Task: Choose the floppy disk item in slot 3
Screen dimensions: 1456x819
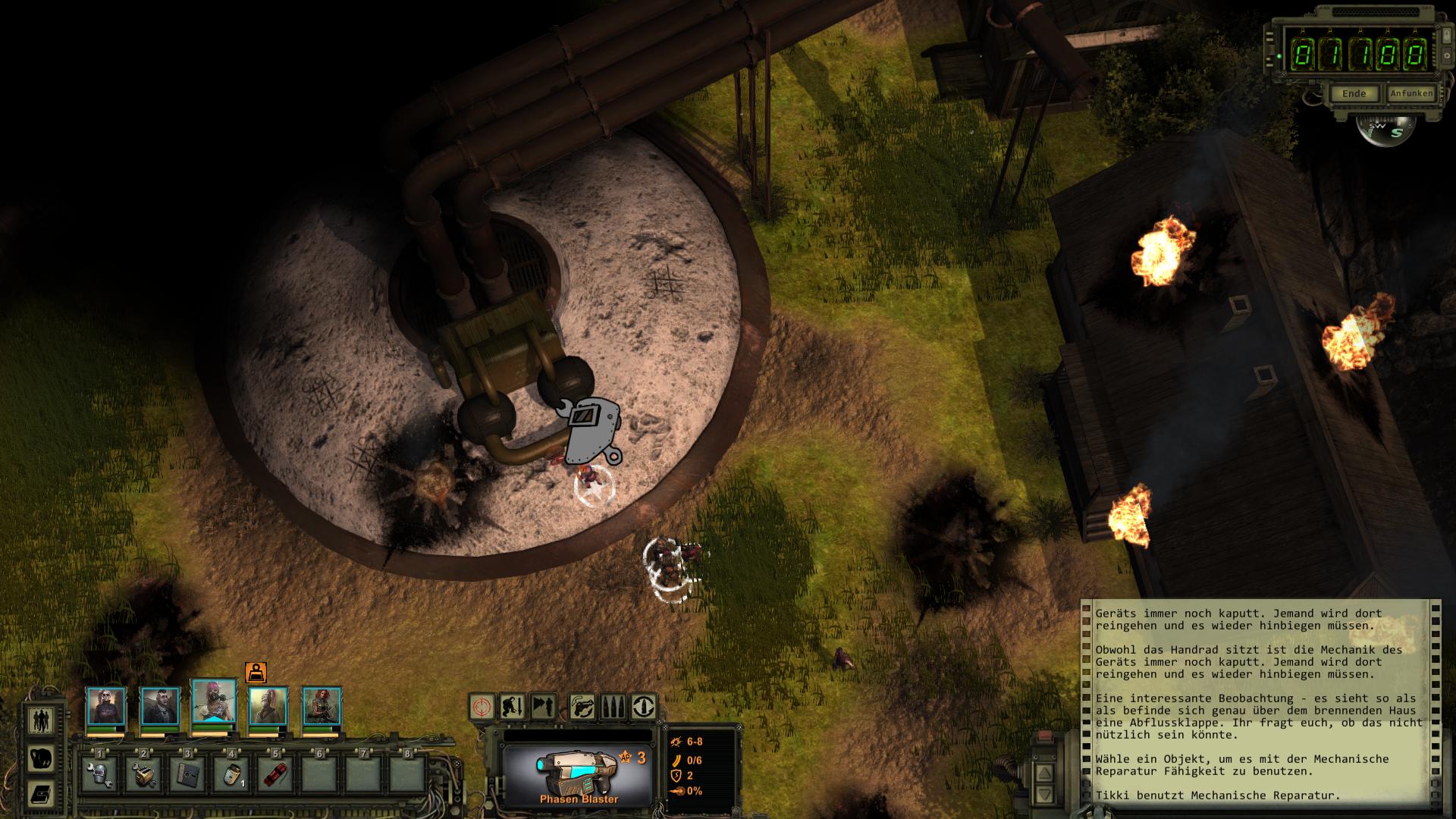Action: click(x=188, y=773)
